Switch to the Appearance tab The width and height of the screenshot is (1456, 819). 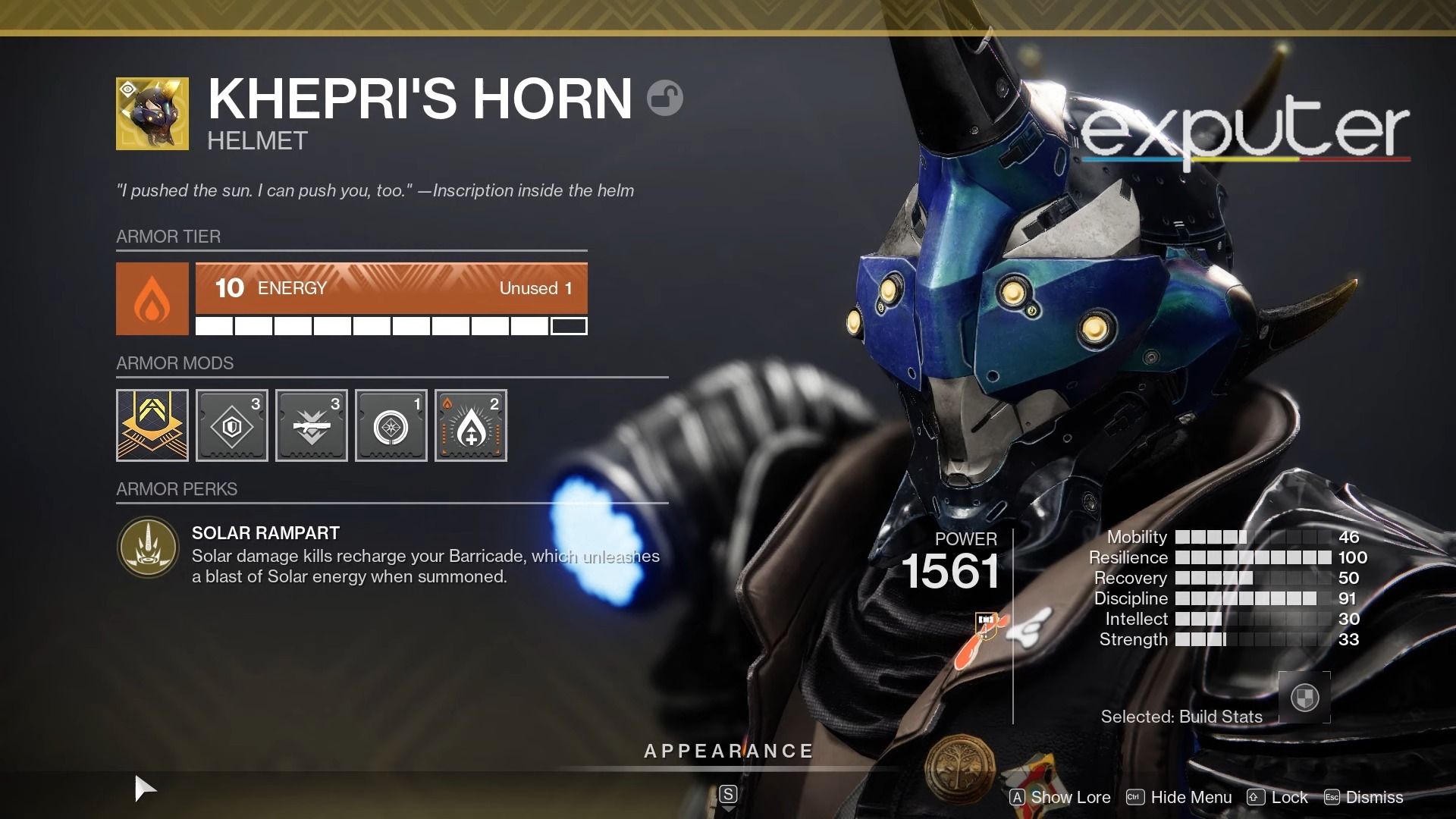point(727,752)
